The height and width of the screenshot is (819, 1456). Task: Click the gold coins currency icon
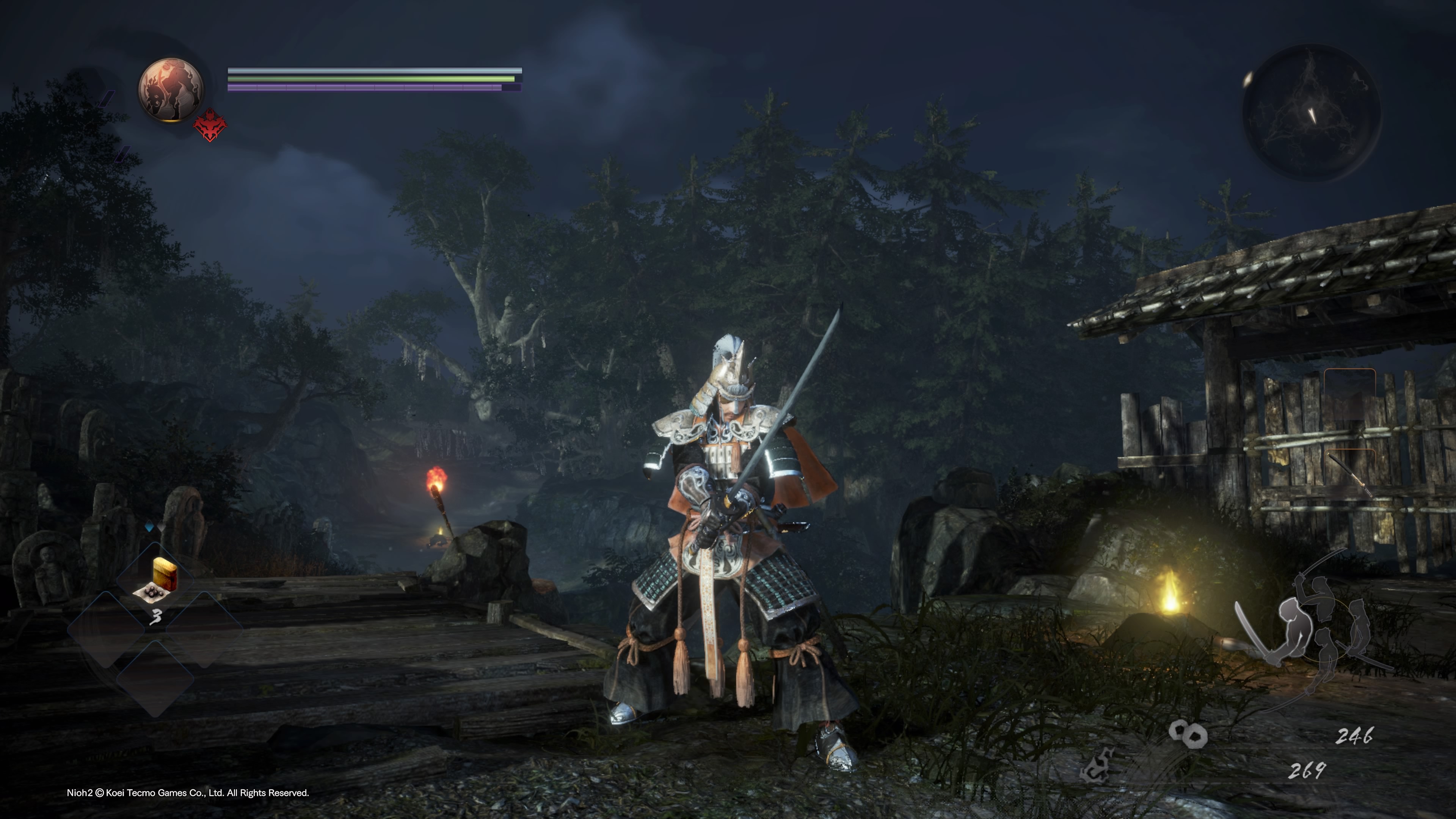pyautogui.click(x=1188, y=734)
